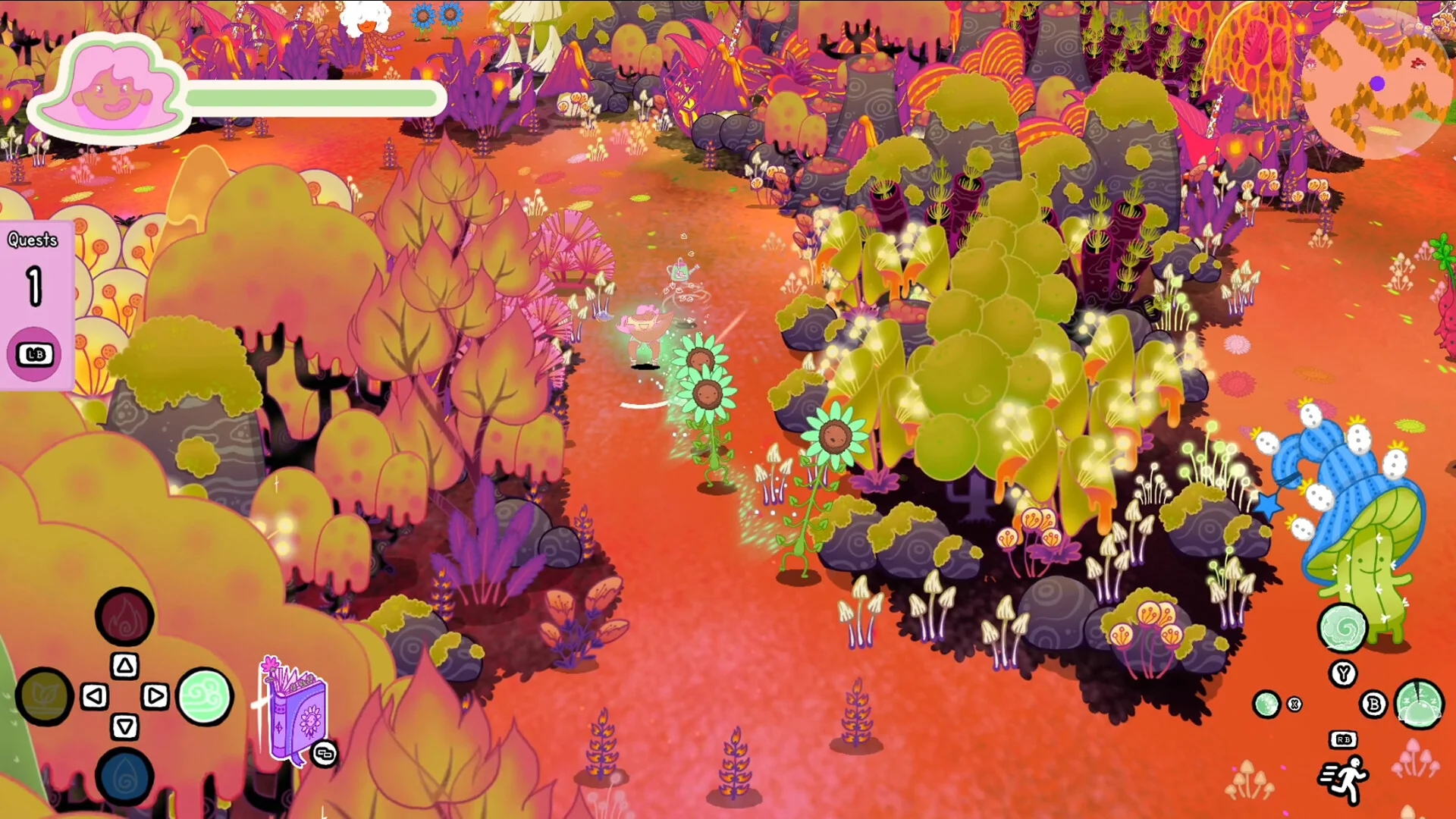Use the small green orb ability

(x=1266, y=704)
